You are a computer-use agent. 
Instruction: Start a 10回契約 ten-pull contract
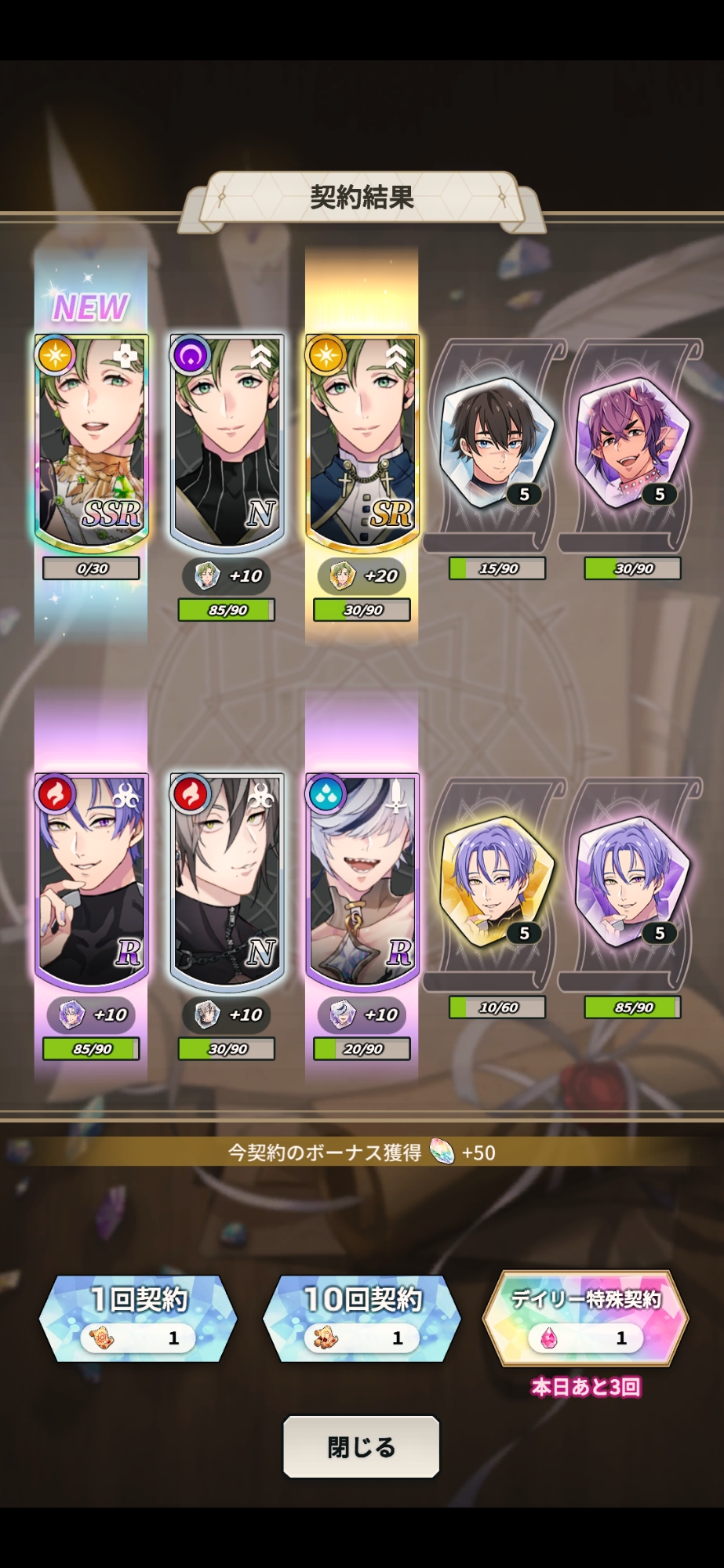(x=362, y=1318)
